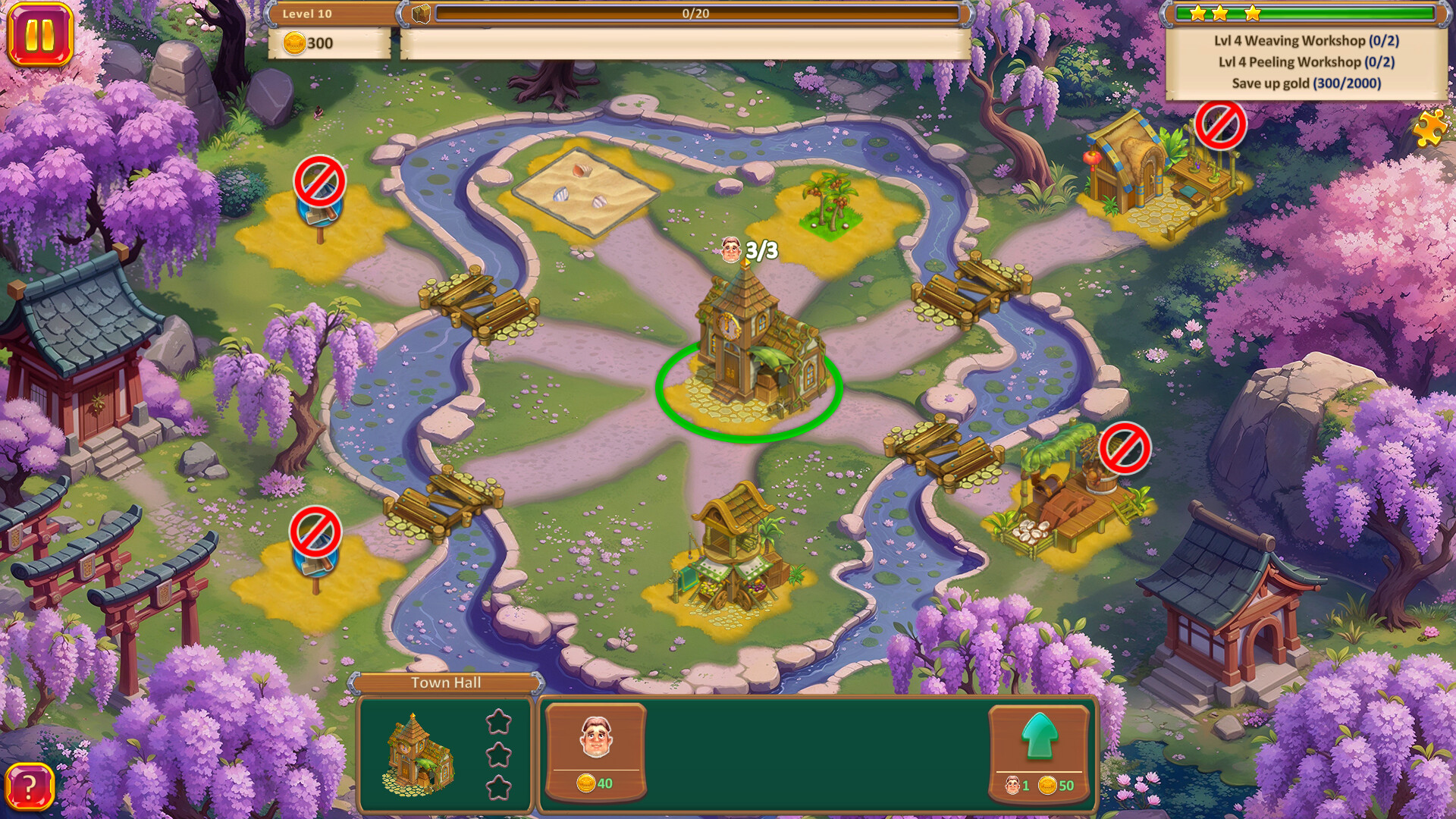The width and height of the screenshot is (1456, 819).
Task: Click the blocked sign on the upper-left plot
Action: tap(322, 184)
